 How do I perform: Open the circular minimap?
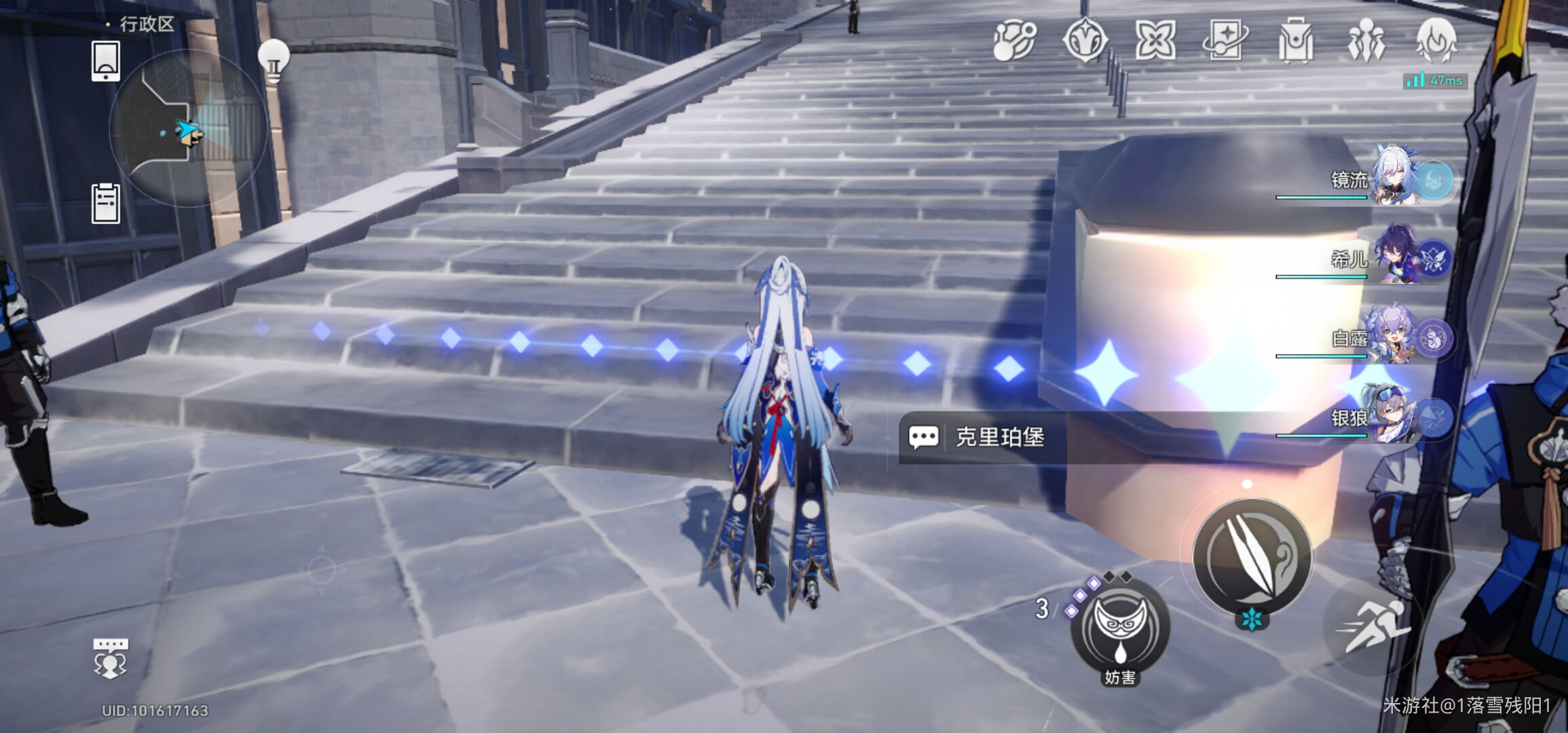tap(188, 128)
